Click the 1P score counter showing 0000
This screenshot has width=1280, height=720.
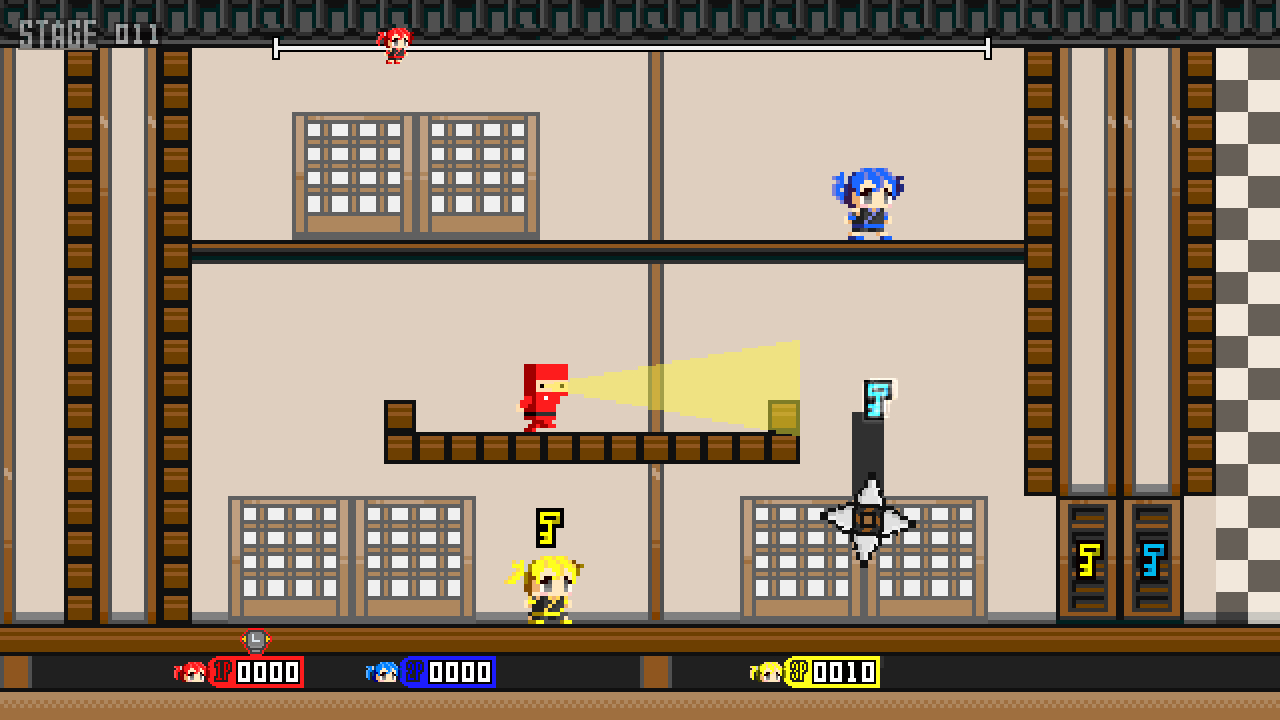[266, 672]
